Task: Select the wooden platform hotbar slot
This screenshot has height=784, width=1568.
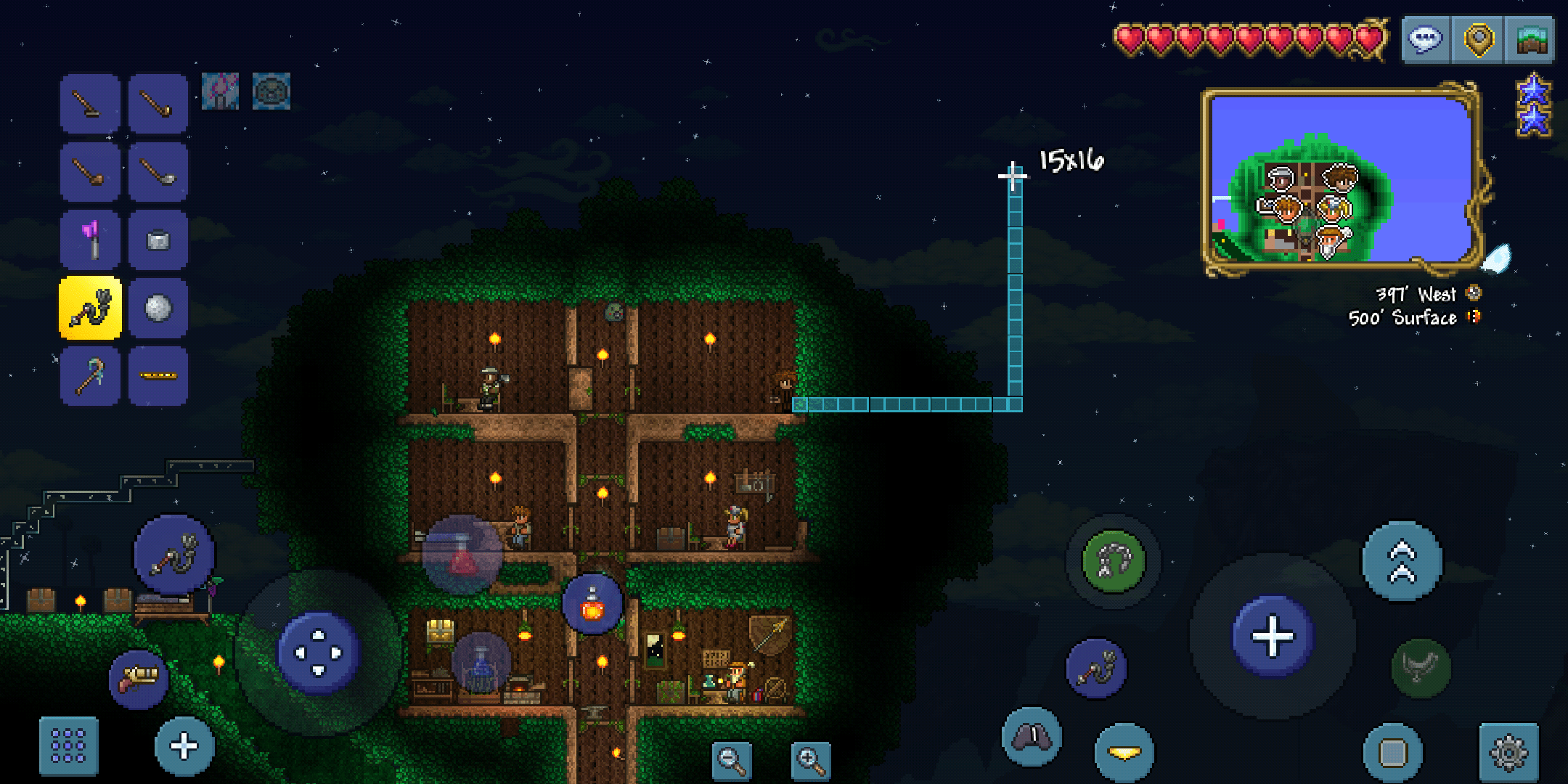Action: click(158, 375)
